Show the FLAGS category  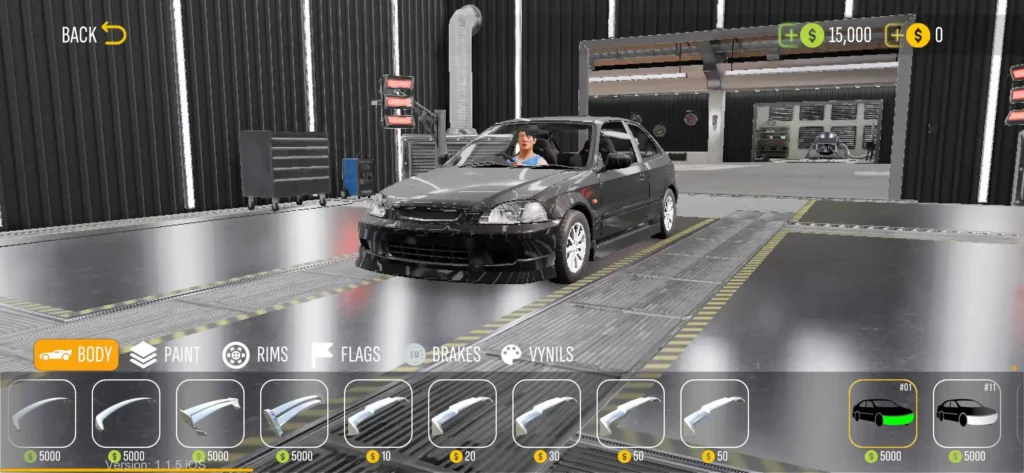(x=345, y=355)
